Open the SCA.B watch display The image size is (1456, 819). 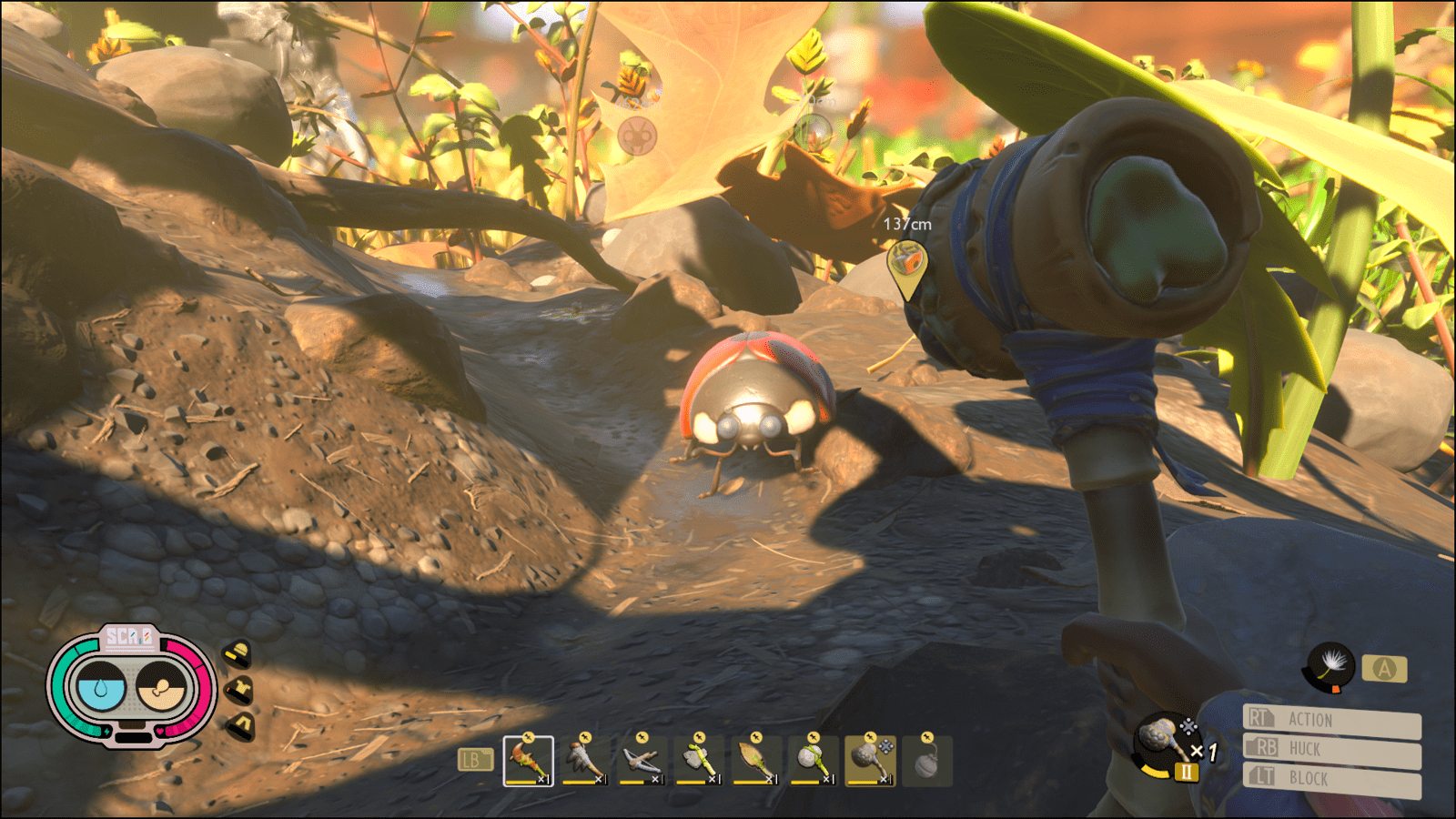coord(131,687)
